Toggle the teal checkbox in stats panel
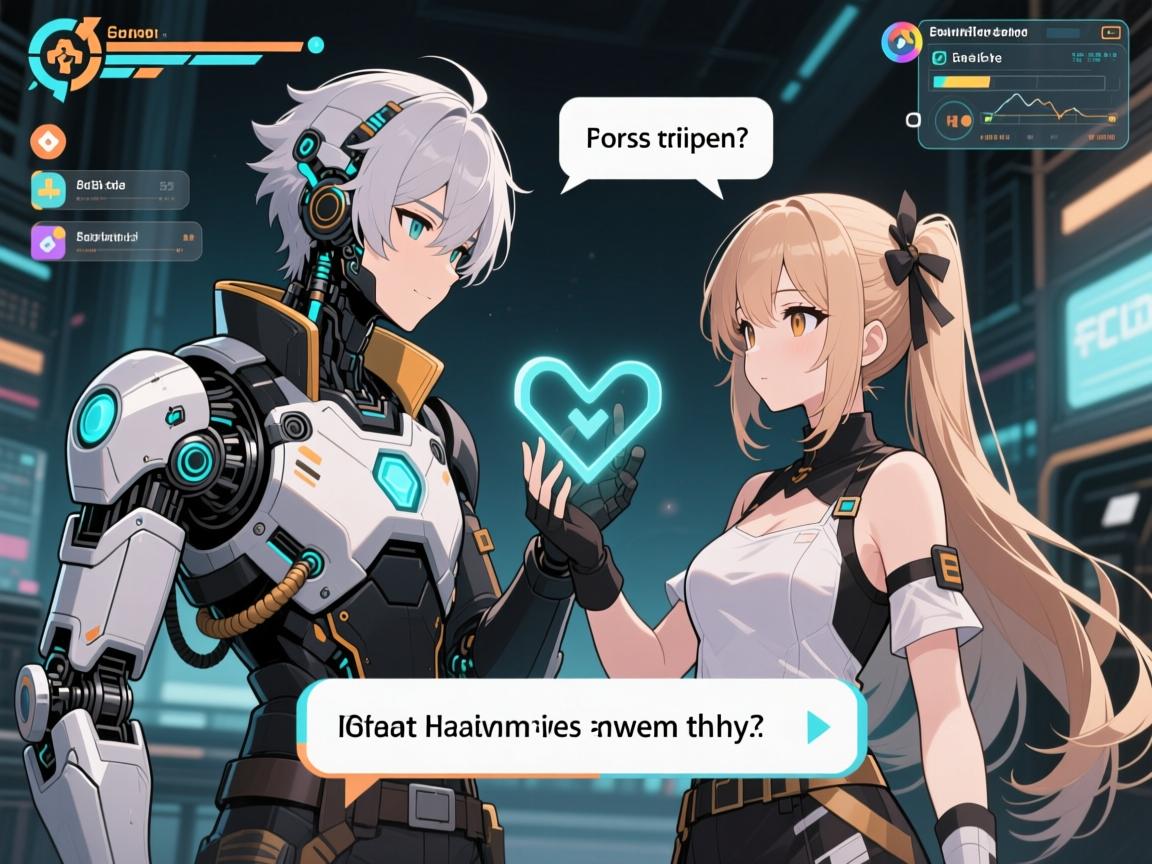 [939, 58]
